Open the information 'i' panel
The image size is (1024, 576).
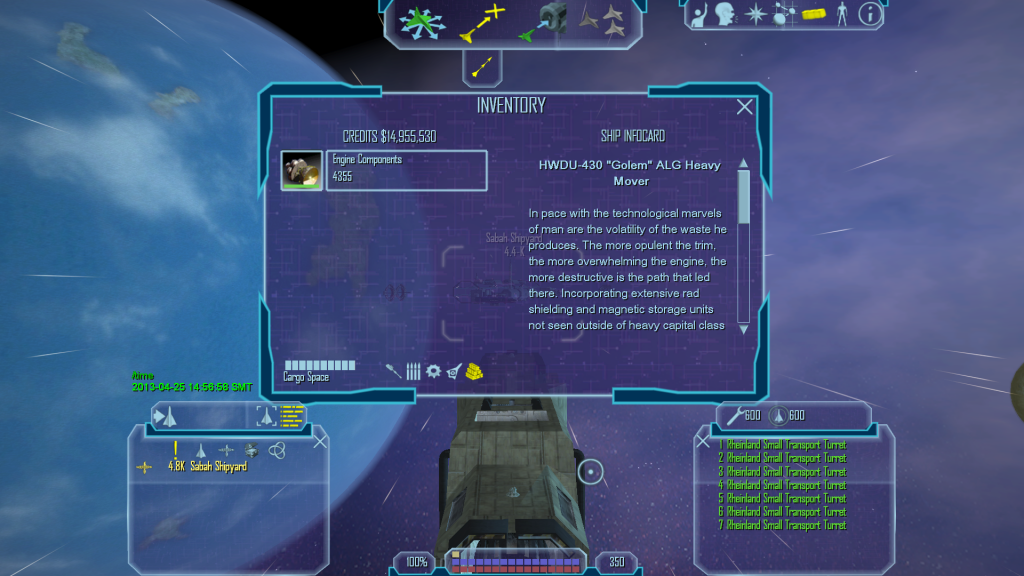pyautogui.click(x=870, y=14)
